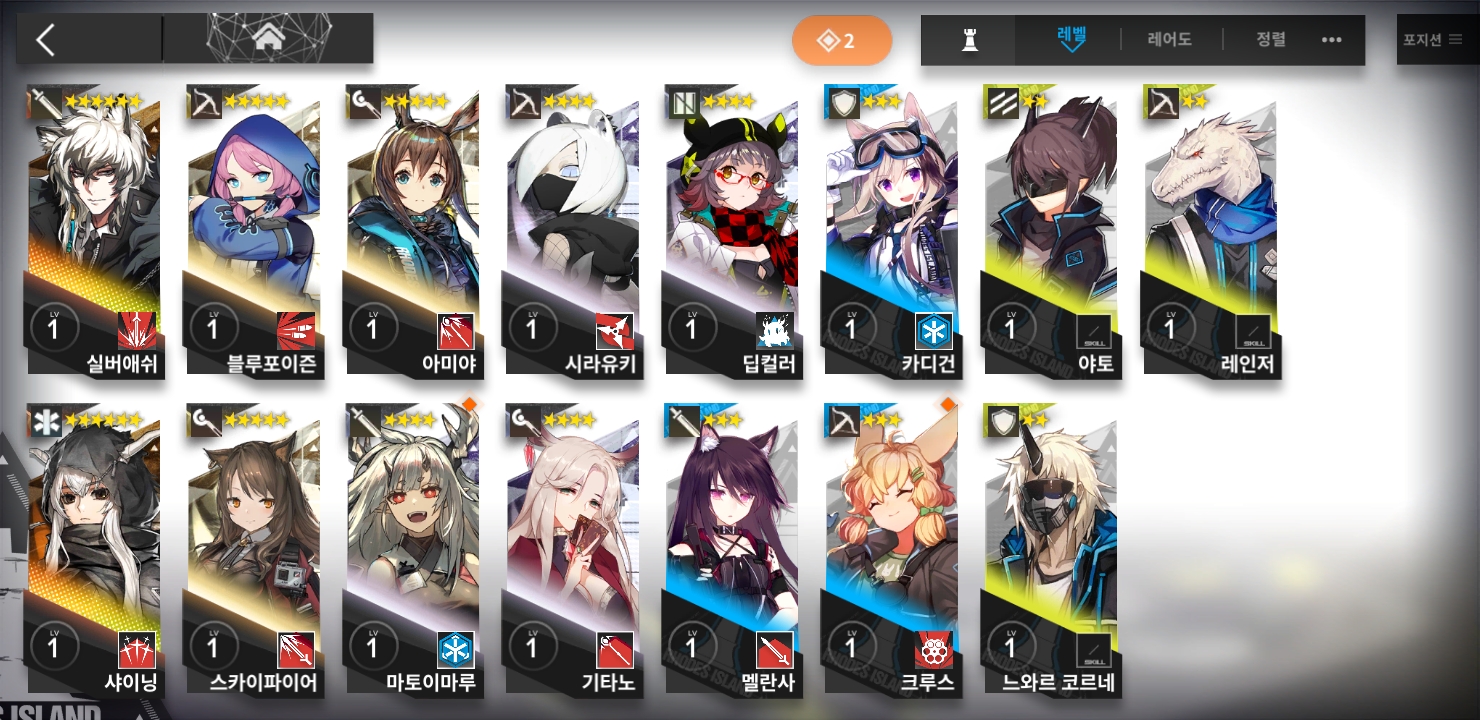Open the 포지션 filter menu

pyautogui.click(x=1431, y=40)
